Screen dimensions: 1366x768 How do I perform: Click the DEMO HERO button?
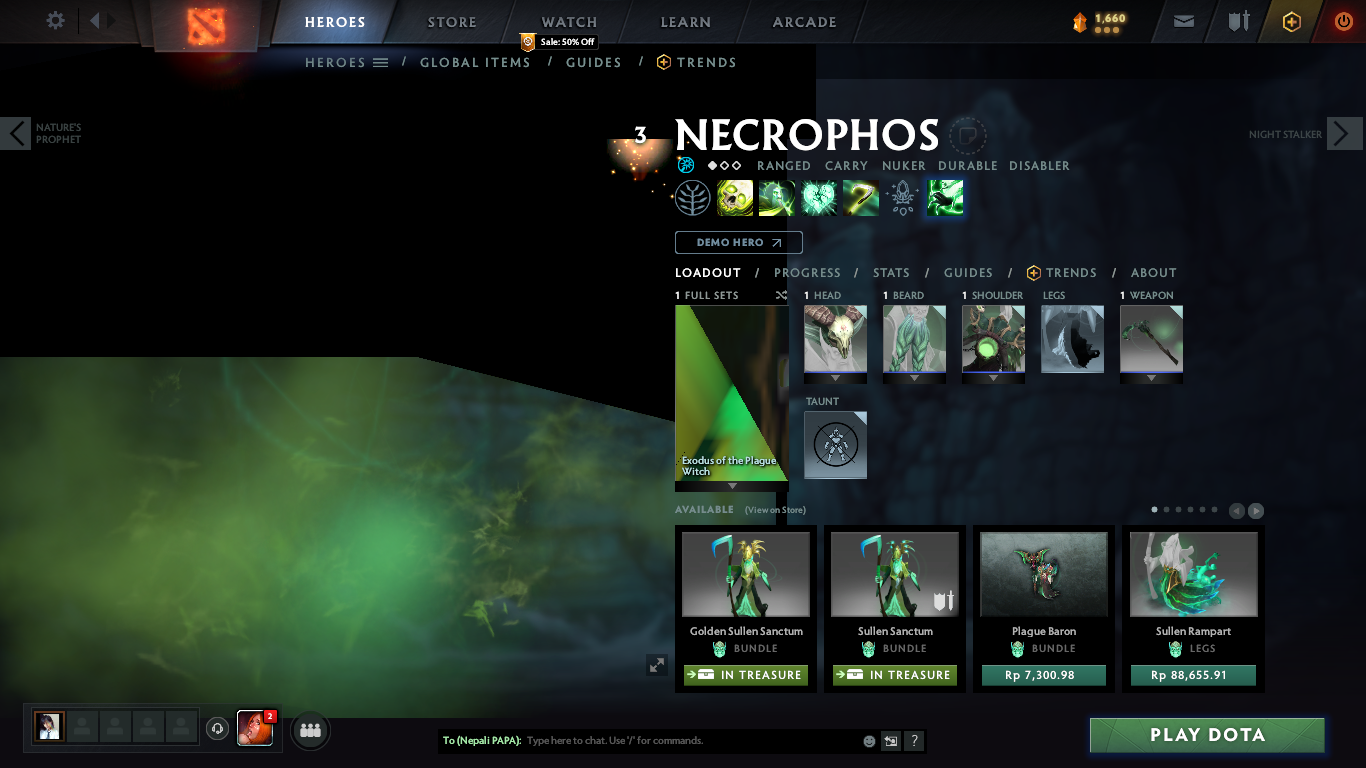(x=738, y=242)
